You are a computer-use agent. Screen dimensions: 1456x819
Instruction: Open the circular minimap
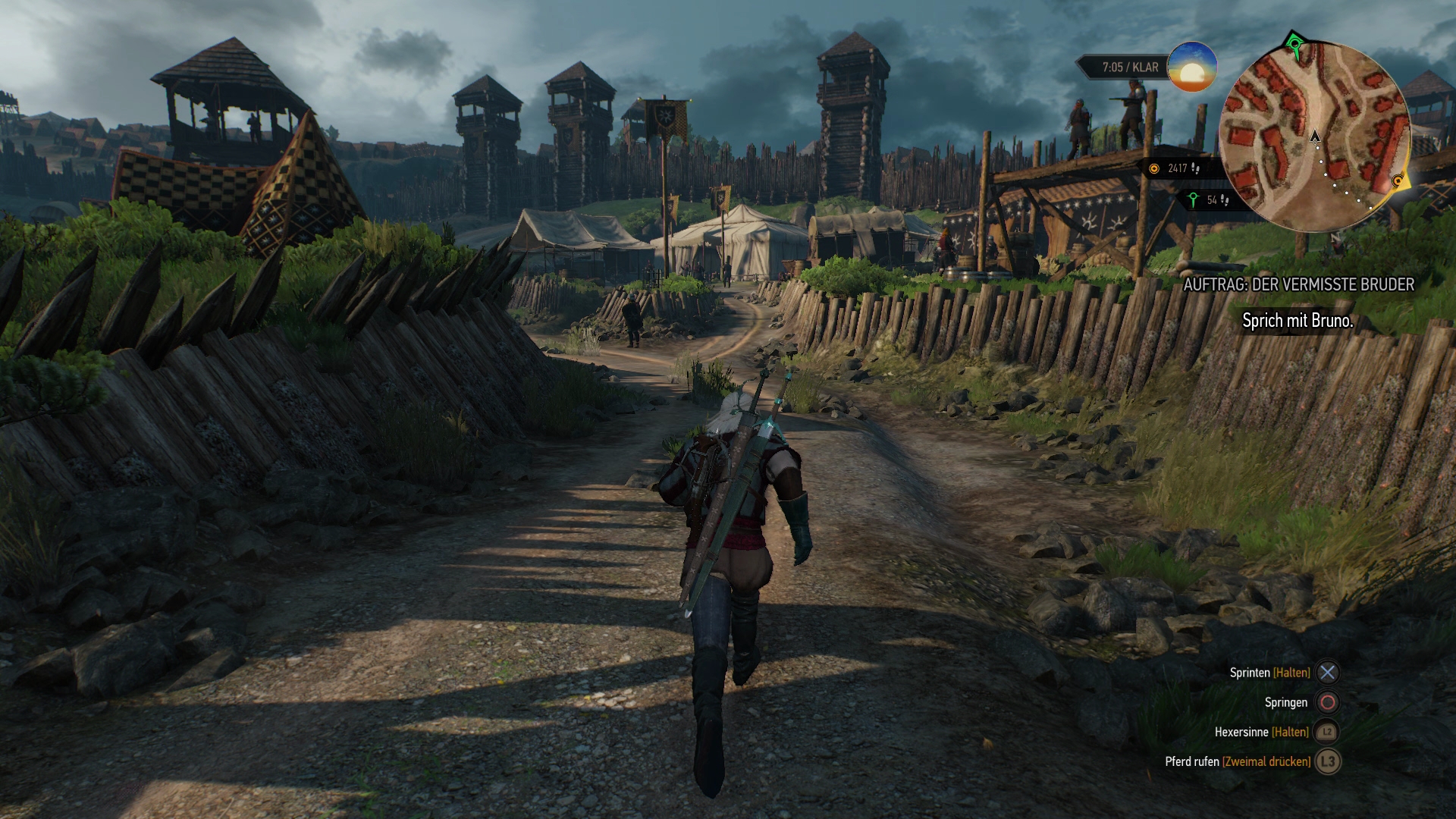(1314, 137)
